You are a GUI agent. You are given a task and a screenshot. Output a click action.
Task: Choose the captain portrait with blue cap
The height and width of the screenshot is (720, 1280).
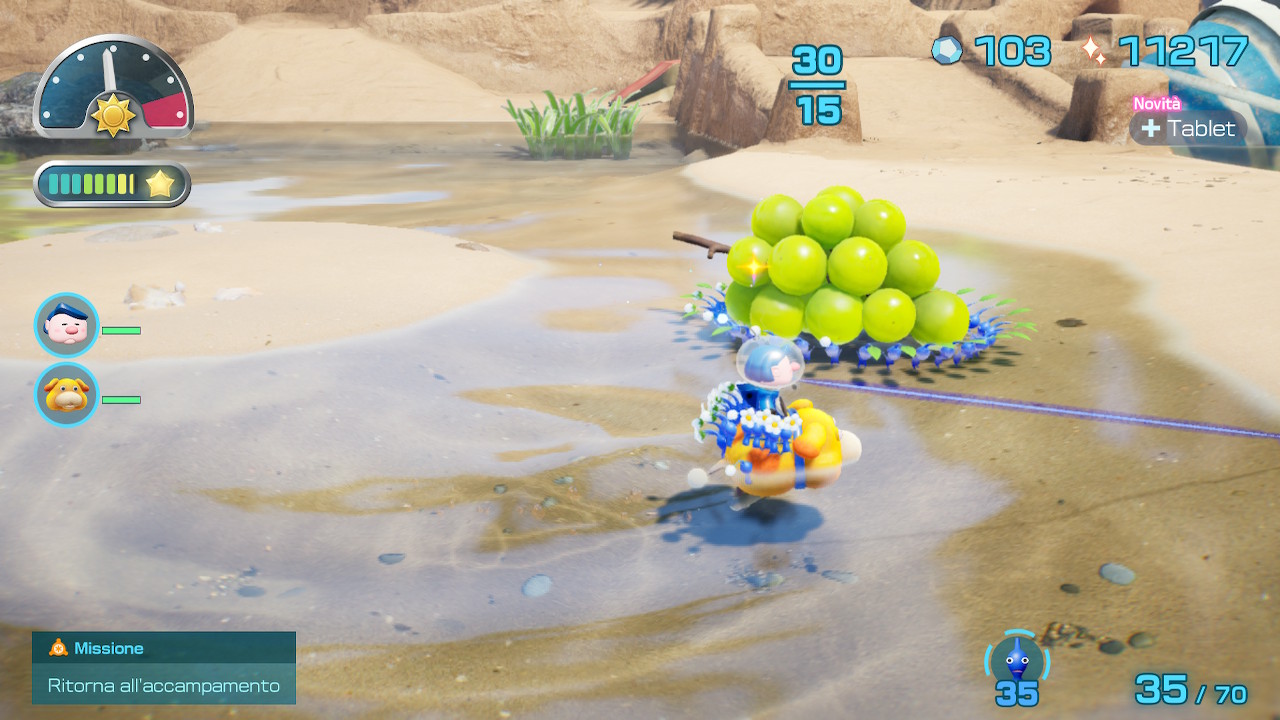pos(67,325)
